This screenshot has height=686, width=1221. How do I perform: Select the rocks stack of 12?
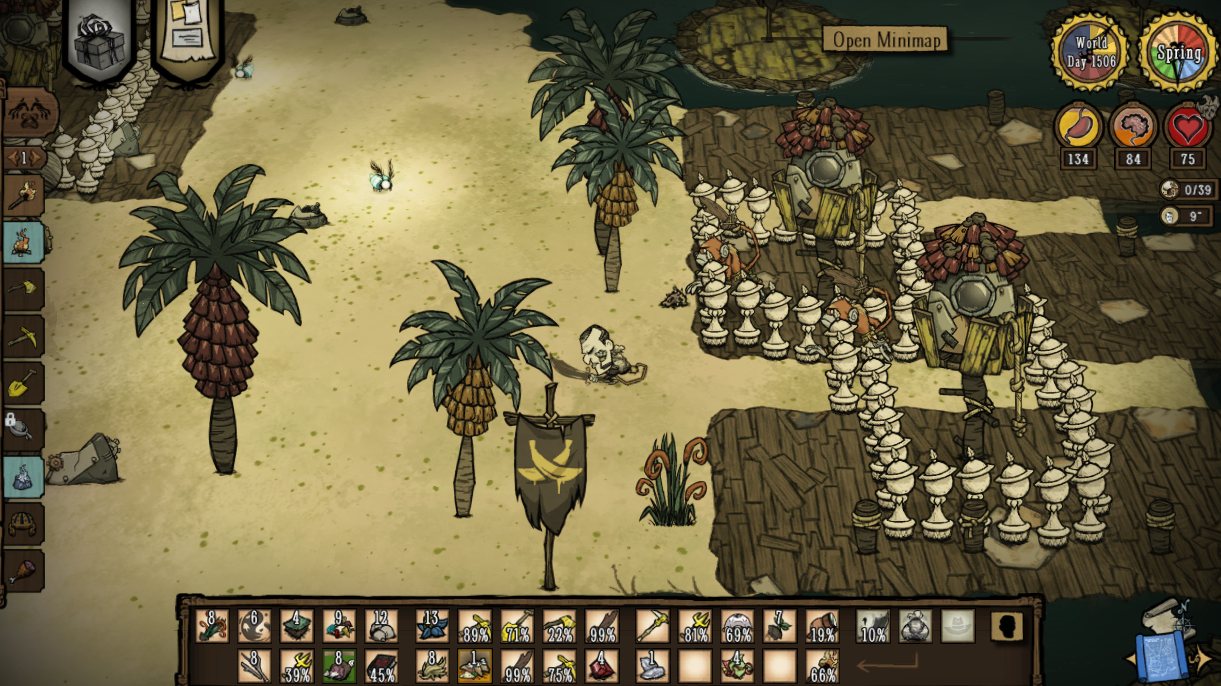coord(381,627)
